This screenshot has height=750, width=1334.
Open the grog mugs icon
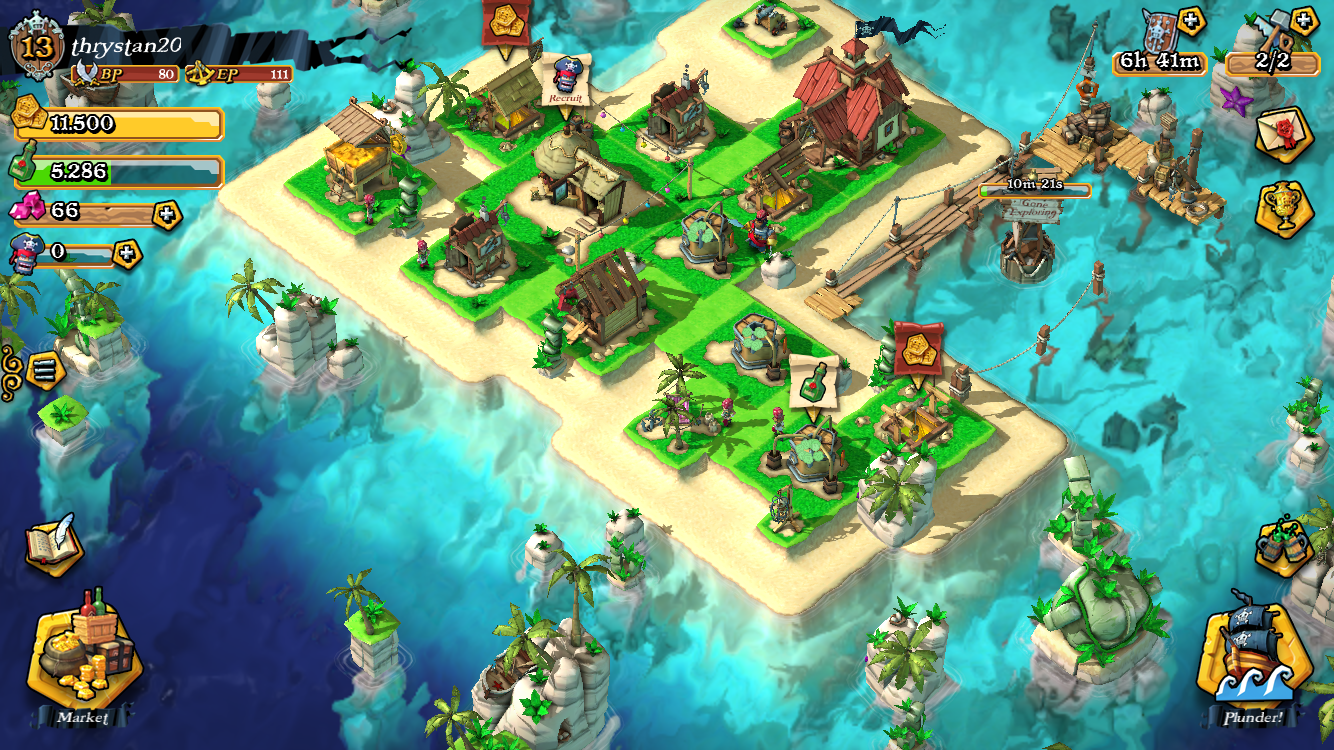[1284, 546]
